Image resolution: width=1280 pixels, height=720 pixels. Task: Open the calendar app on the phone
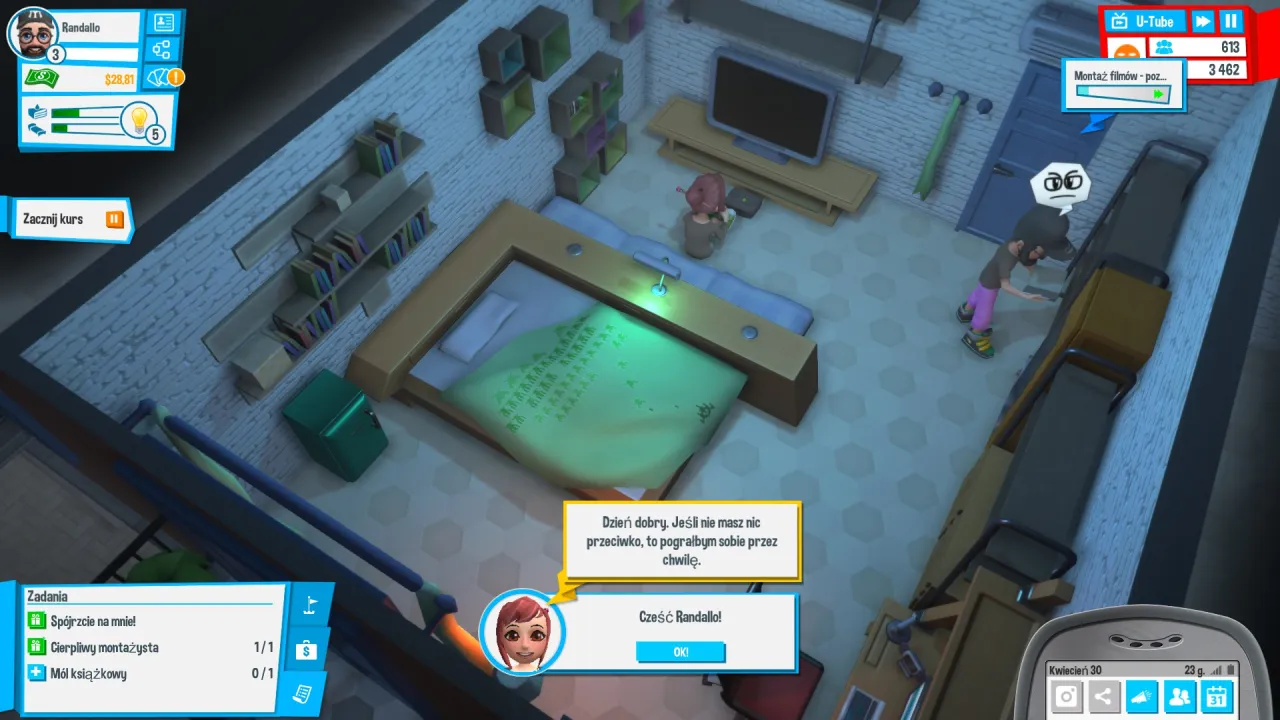(x=1216, y=697)
